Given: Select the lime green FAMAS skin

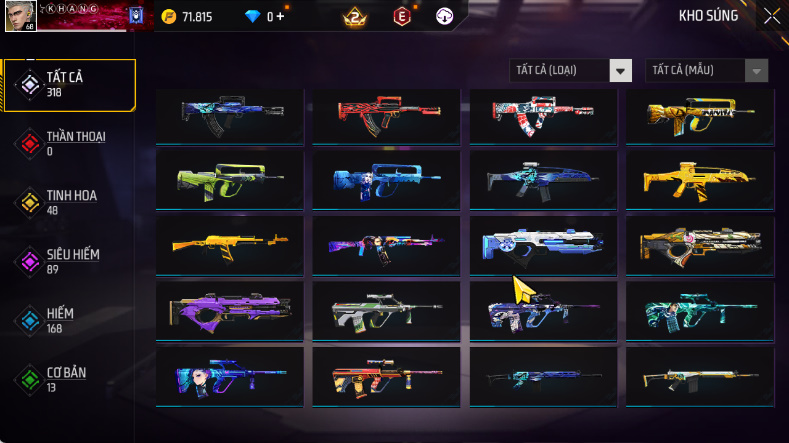Looking at the screenshot, I should coord(230,178).
